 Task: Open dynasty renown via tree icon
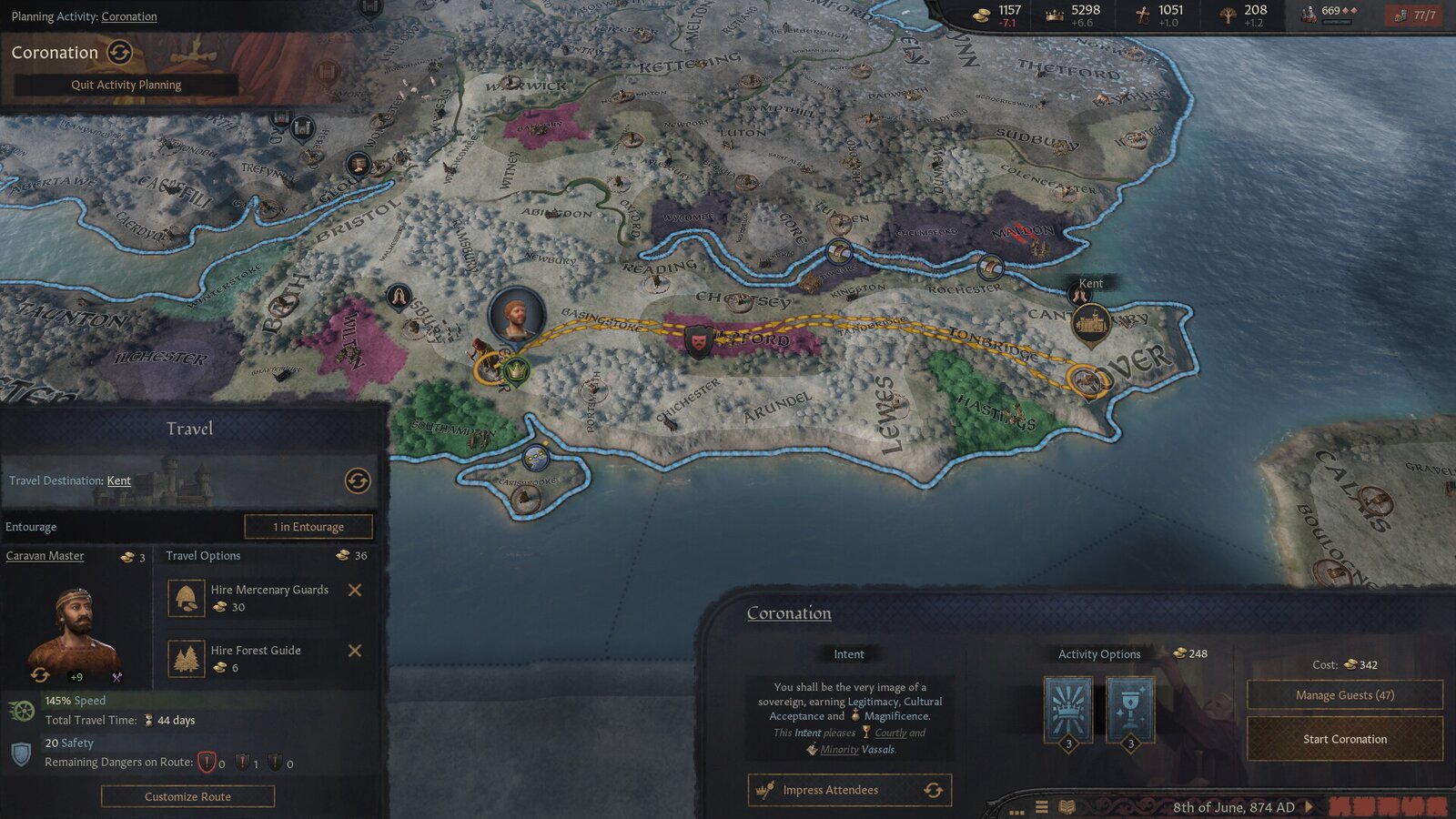point(1227,15)
